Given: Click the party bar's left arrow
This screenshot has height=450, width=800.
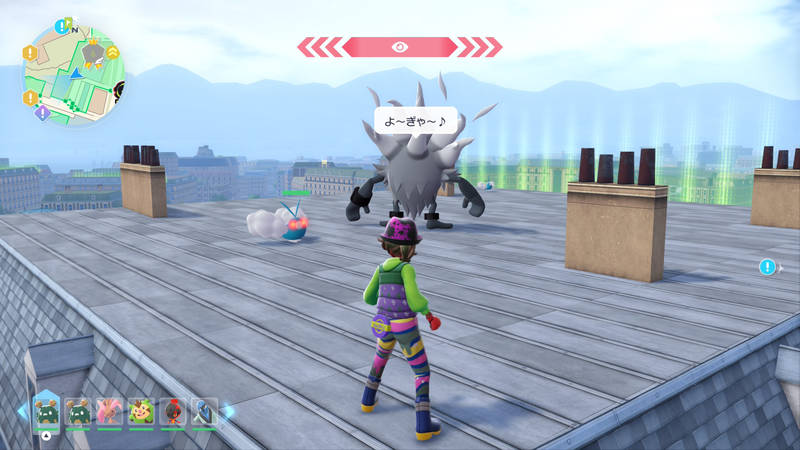Looking at the screenshot, I should 22,411.
